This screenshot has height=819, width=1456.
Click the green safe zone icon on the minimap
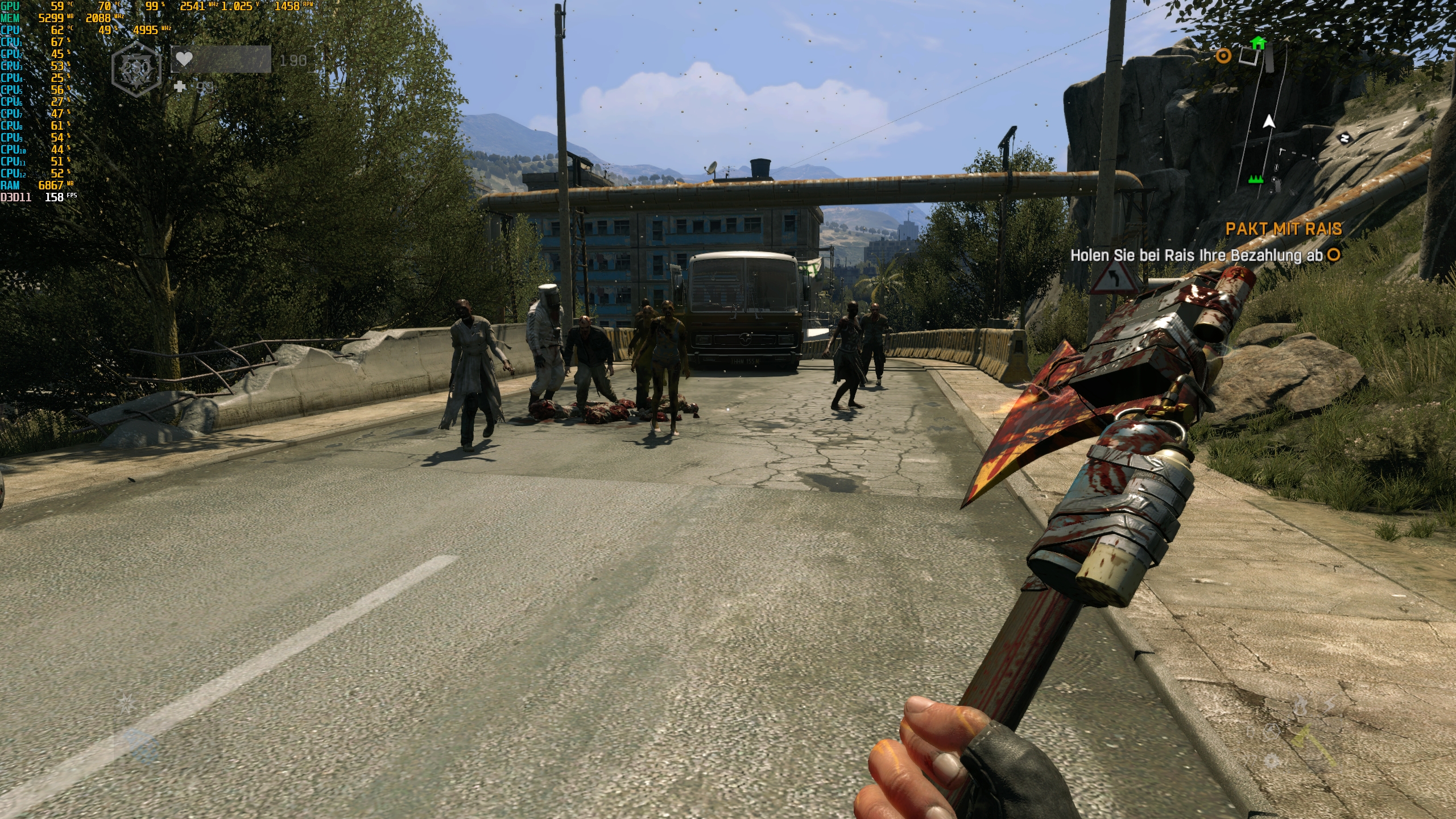[x=1256, y=179]
